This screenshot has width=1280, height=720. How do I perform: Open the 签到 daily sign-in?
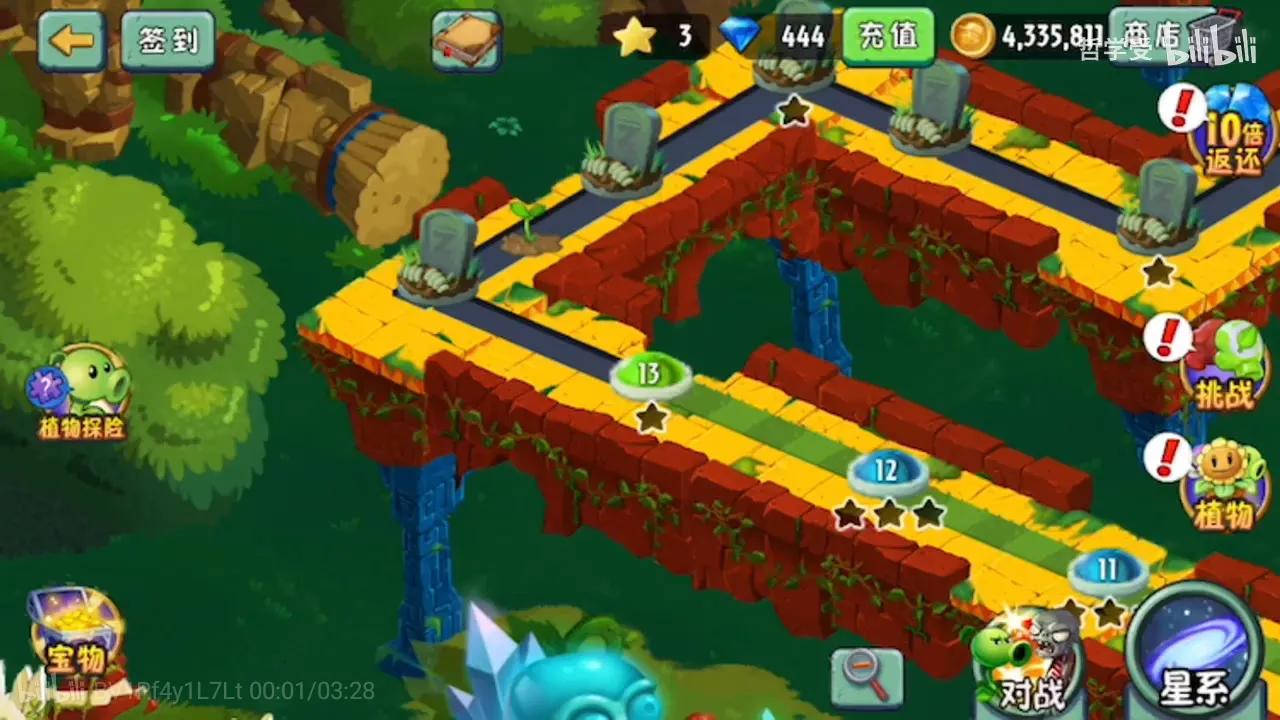(167, 41)
